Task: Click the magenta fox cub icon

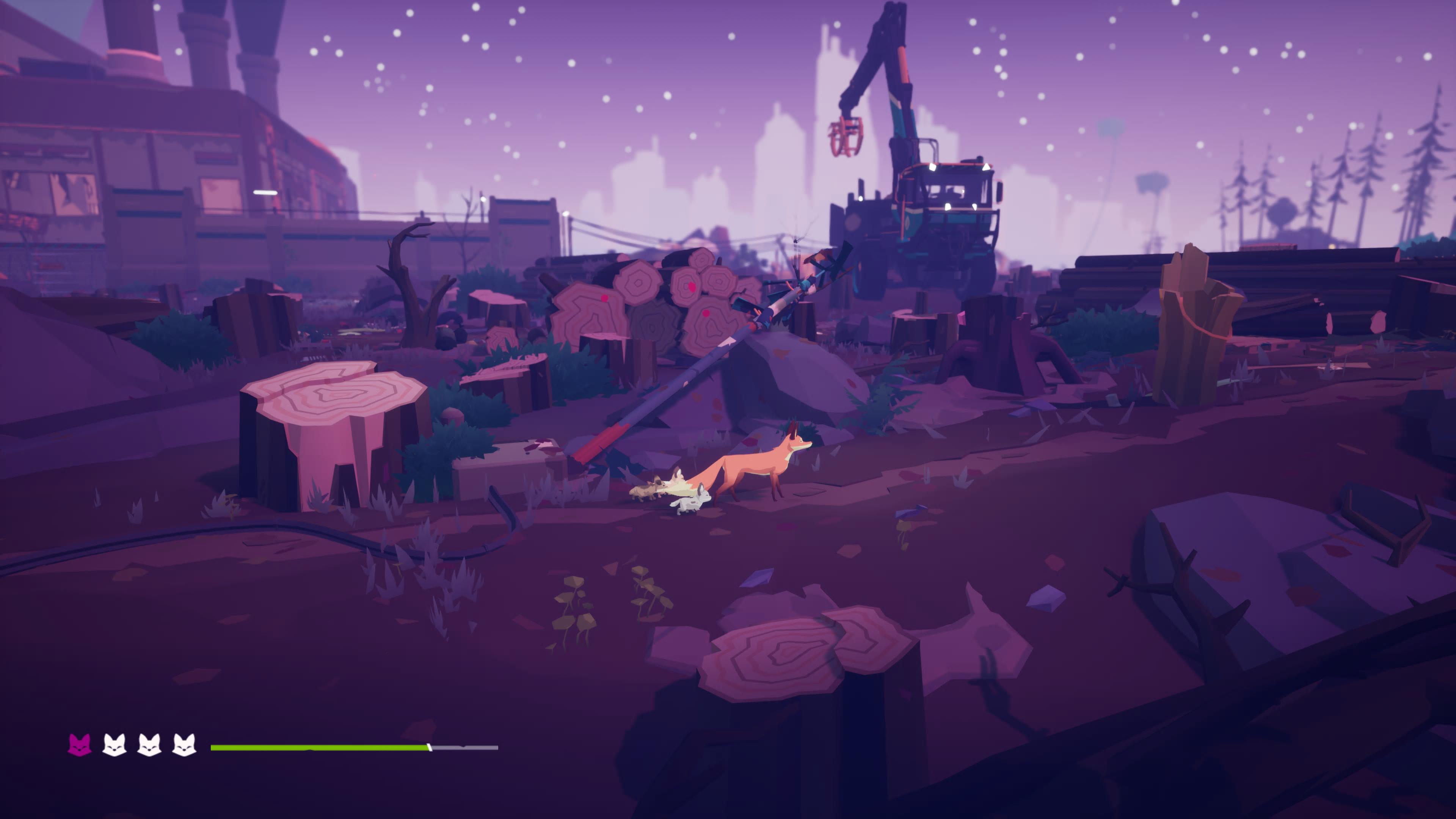Action: pos(80,745)
